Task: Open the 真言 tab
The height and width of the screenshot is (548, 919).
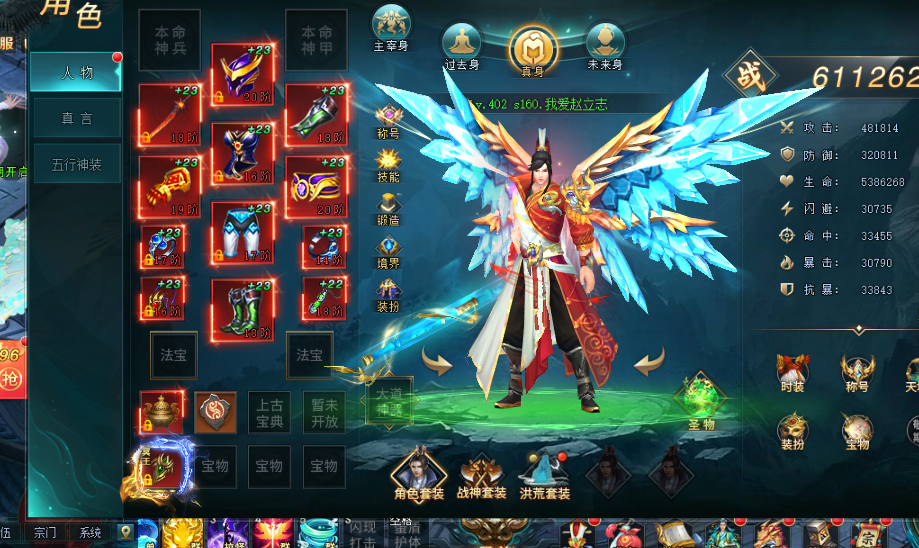Action: point(76,118)
